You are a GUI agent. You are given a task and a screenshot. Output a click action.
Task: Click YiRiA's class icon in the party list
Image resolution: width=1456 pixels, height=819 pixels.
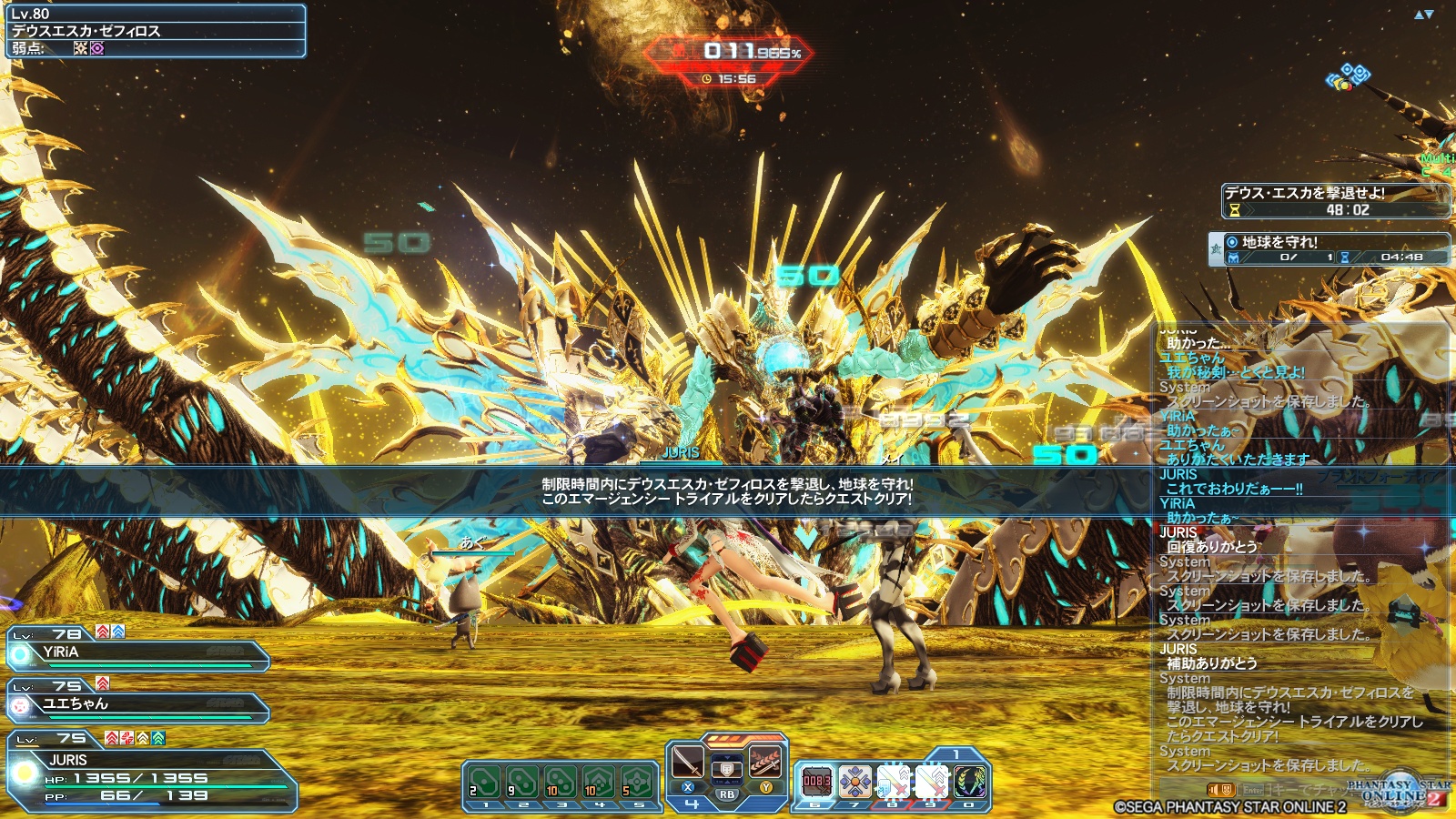(x=19, y=653)
